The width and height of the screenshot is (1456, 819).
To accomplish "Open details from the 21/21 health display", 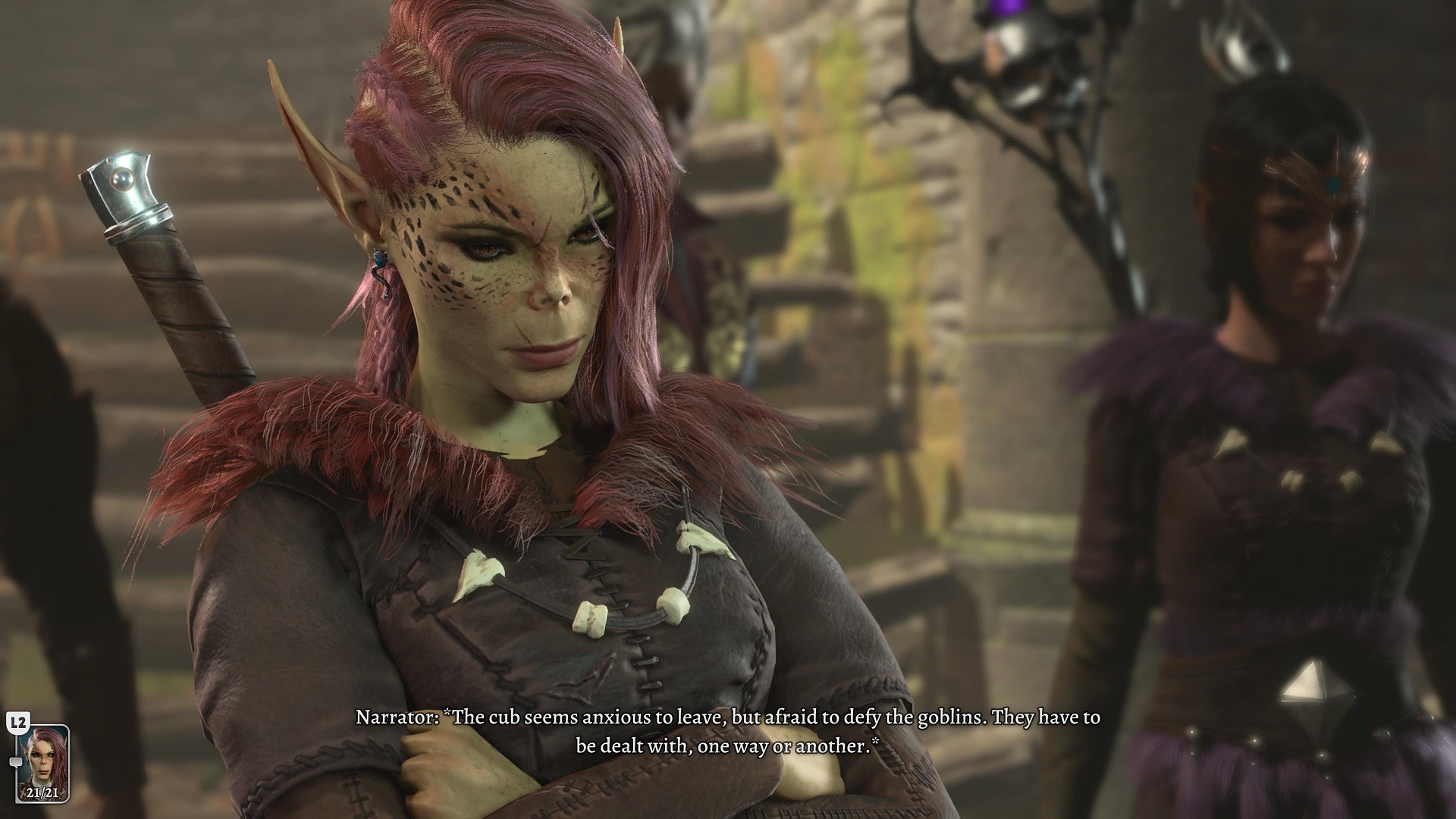I will tap(42, 793).
